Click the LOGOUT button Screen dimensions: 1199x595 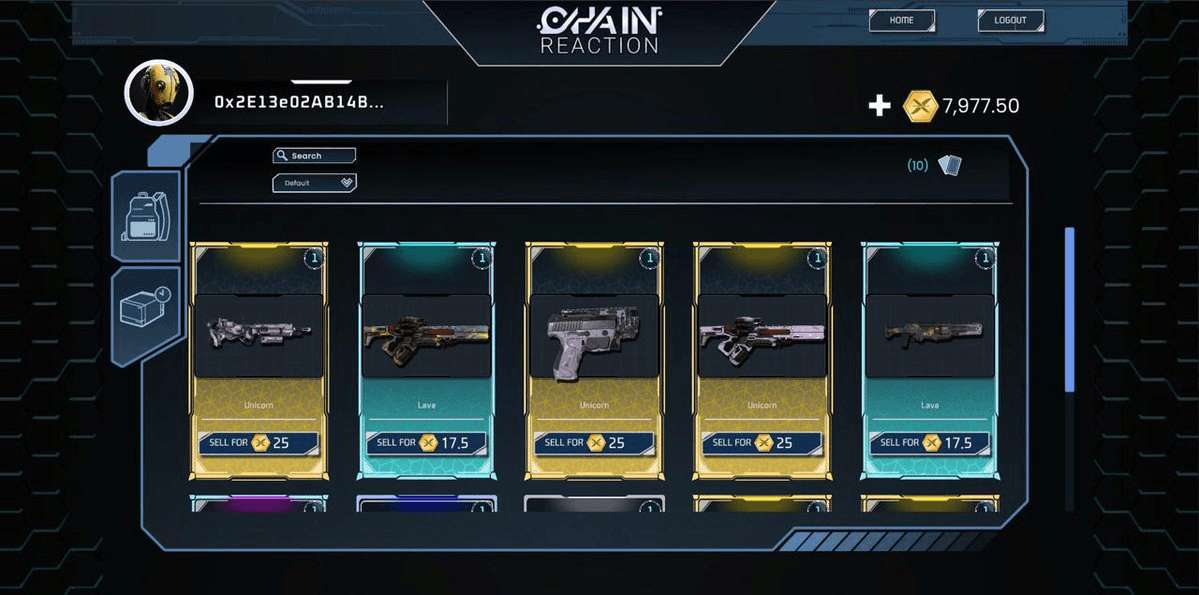[1010, 20]
